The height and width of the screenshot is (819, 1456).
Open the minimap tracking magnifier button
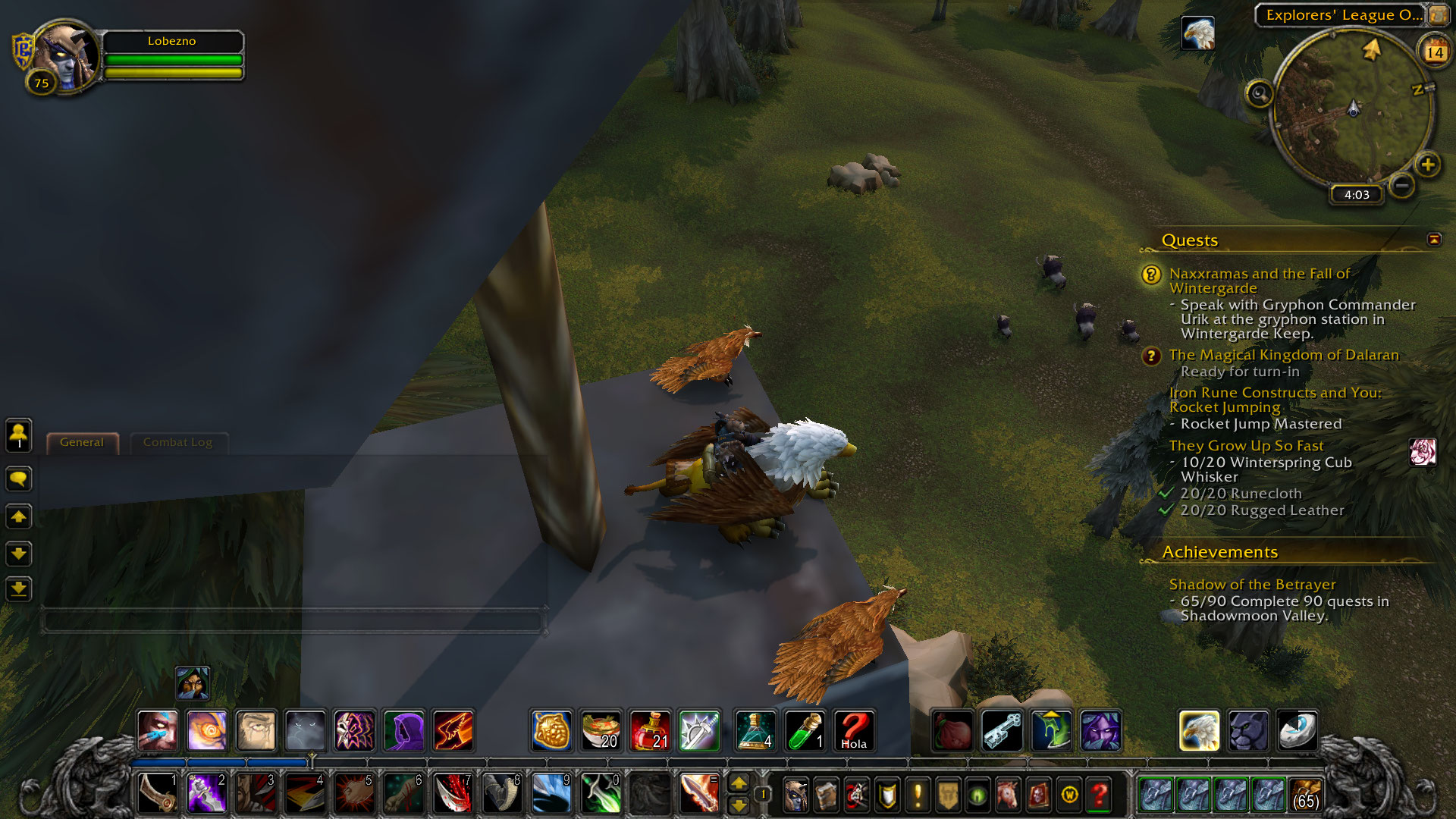[x=1260, y=94]
